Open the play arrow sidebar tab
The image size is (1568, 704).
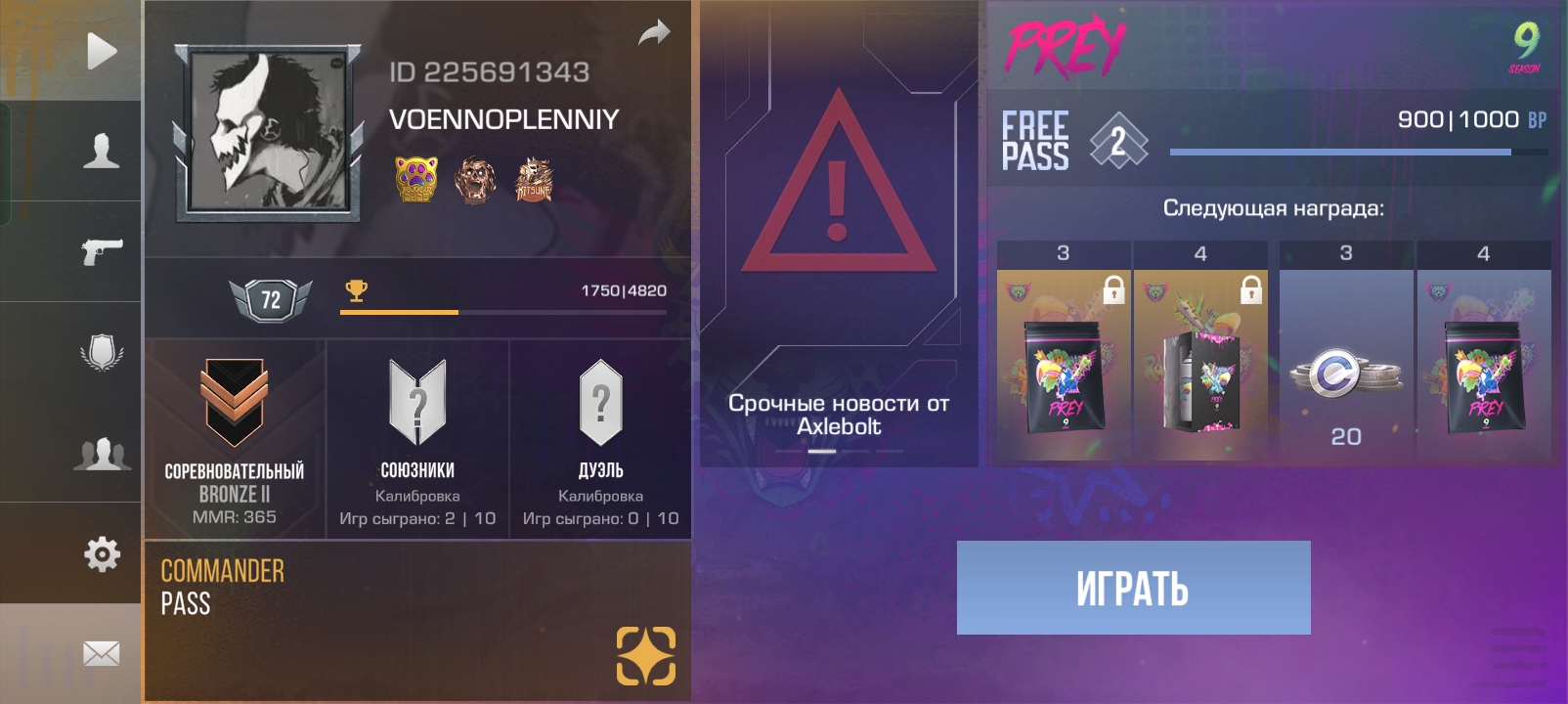point(101,51)
